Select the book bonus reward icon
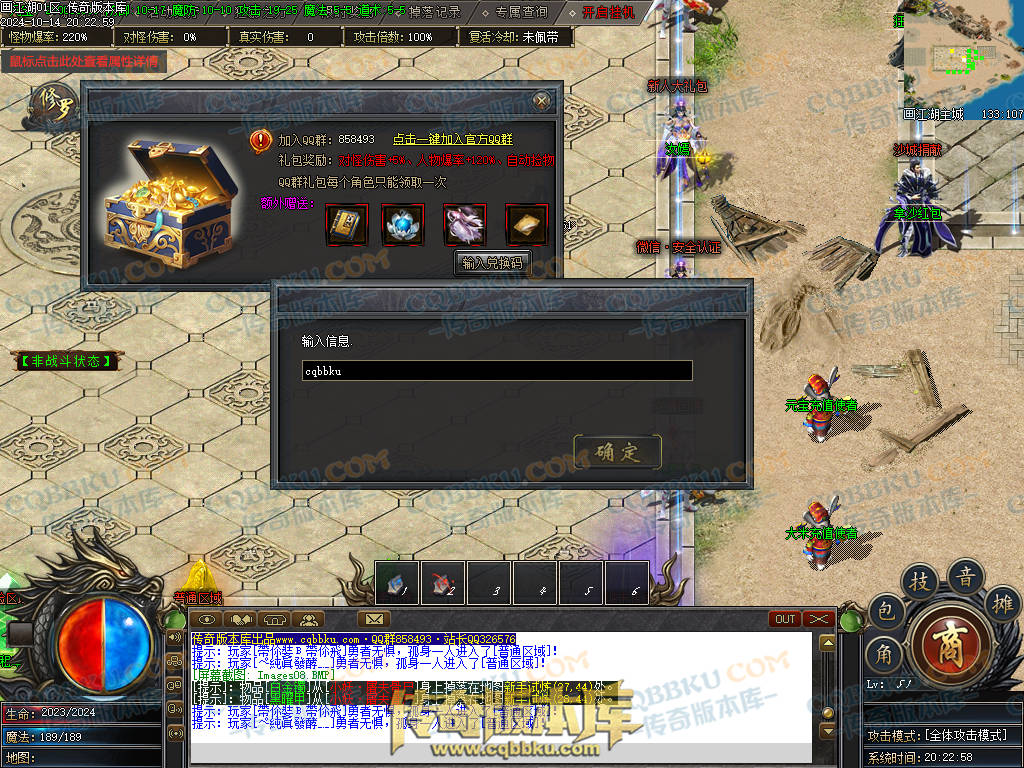The width and height of the screenshot is (1024, 768). (347, 224)
